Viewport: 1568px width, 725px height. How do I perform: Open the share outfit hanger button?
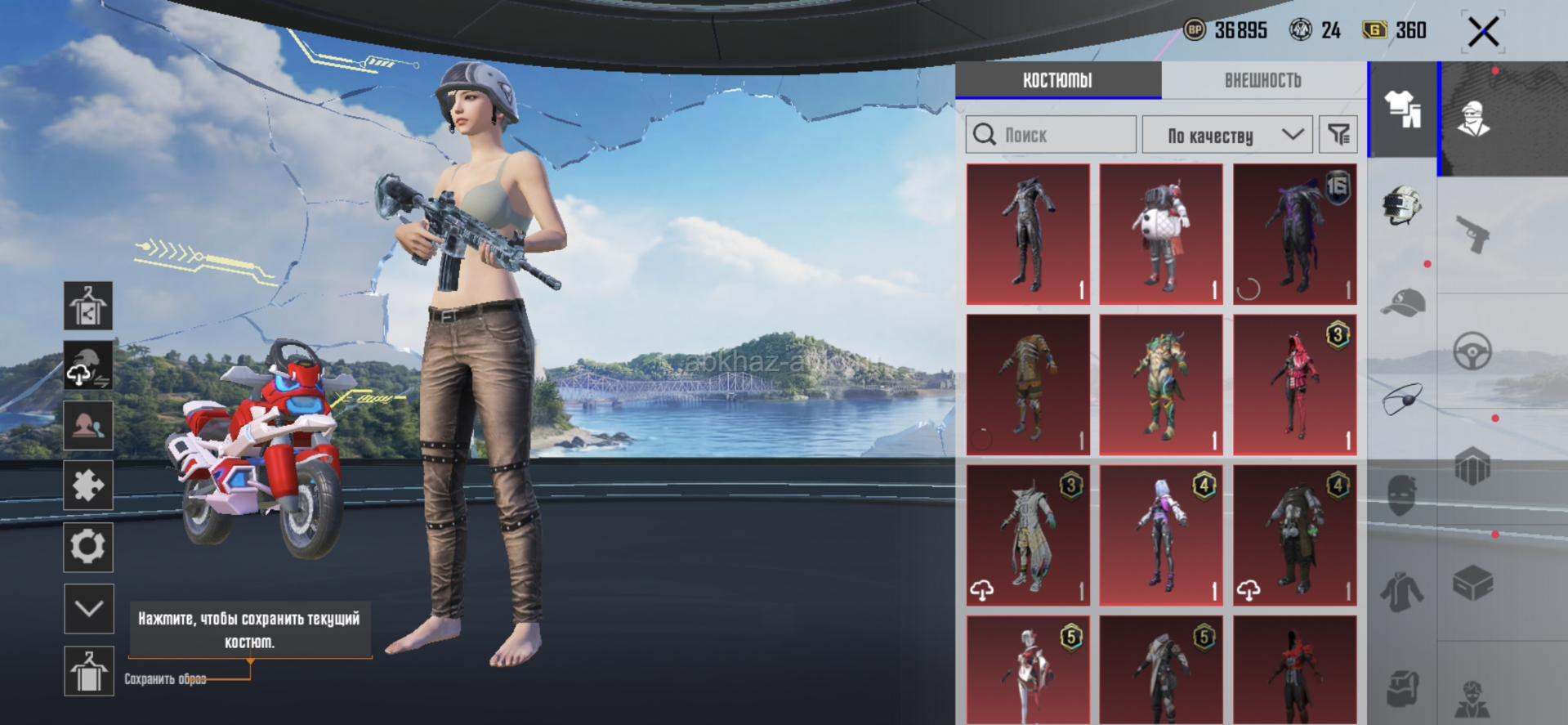(88, 306)
